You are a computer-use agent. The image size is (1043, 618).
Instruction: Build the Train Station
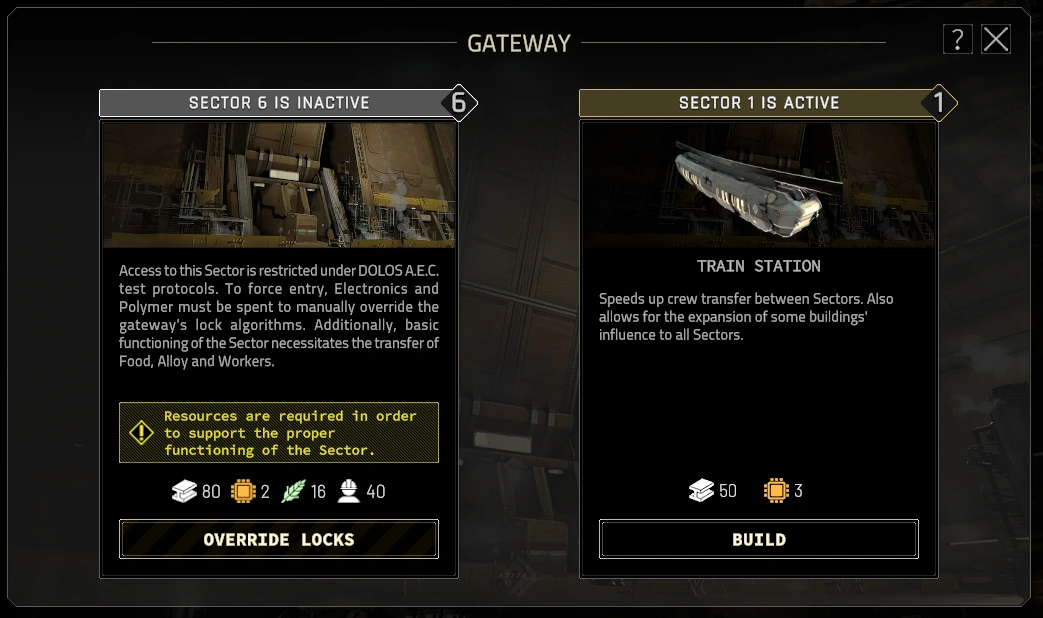pos(759,540)
